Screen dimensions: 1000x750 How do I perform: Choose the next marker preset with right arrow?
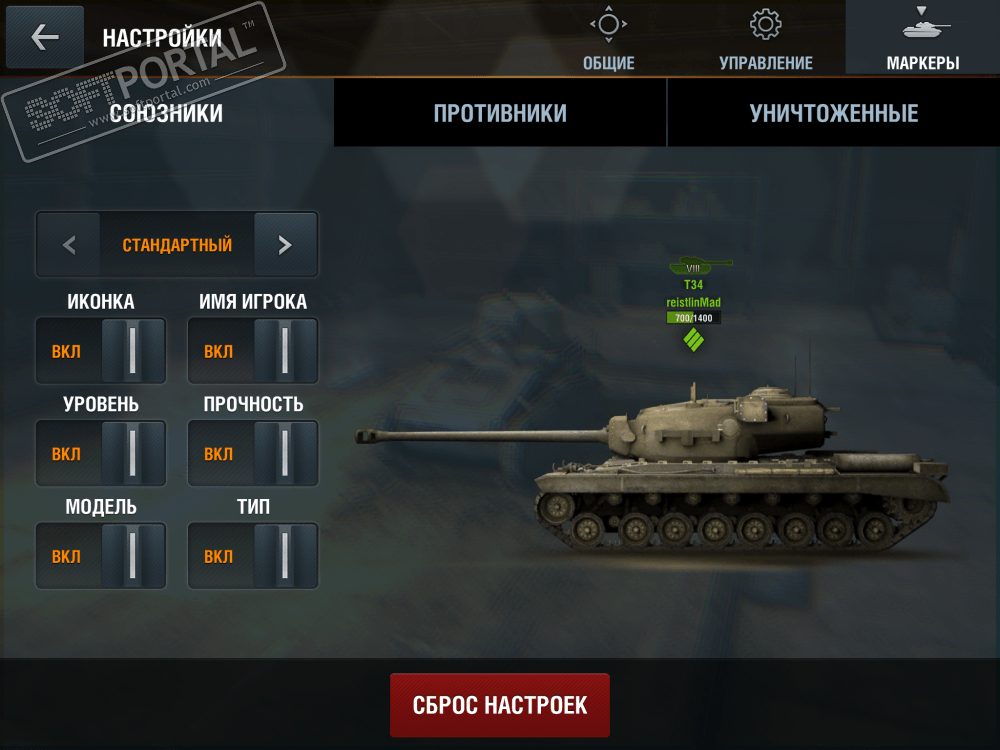click(x=285, y=244)
